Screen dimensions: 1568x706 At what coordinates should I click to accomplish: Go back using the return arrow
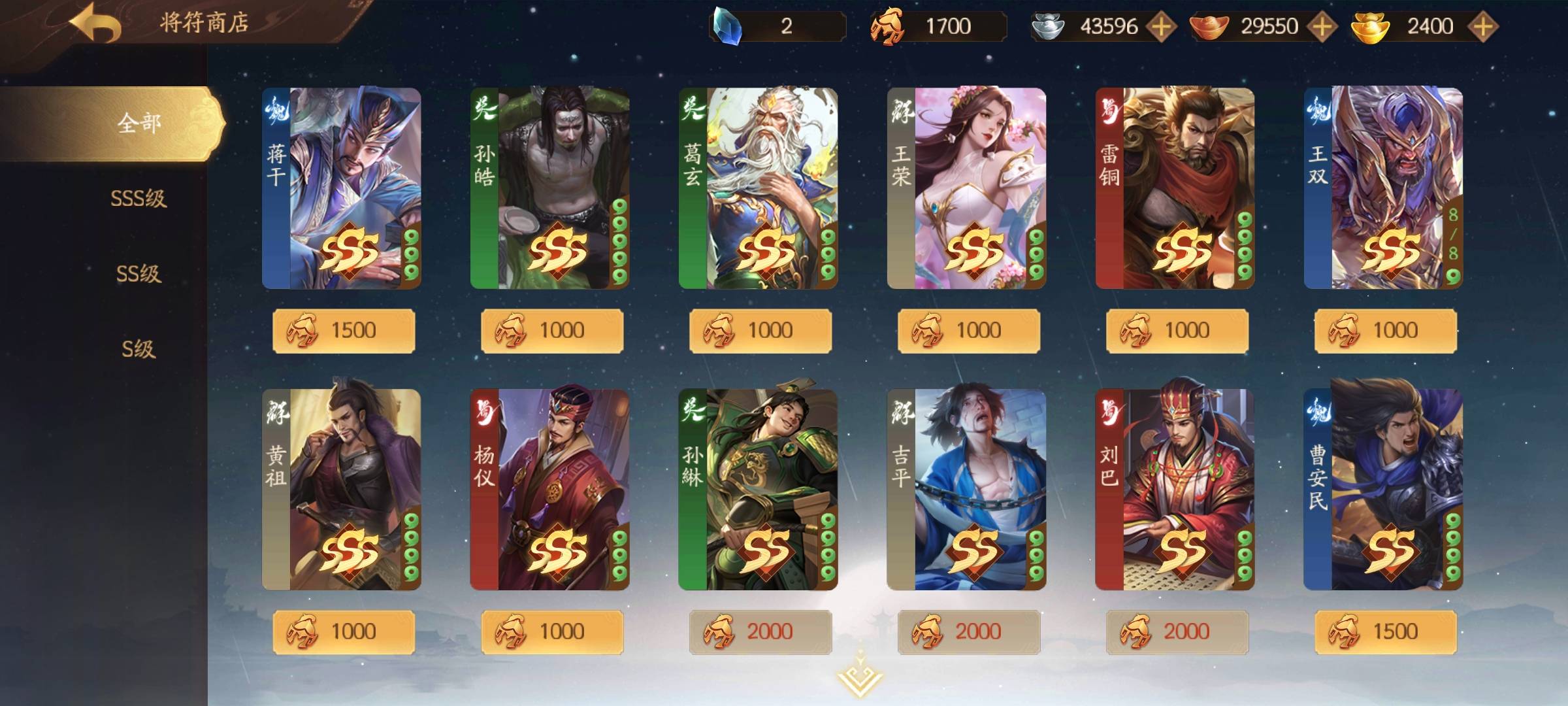(96, 24)
